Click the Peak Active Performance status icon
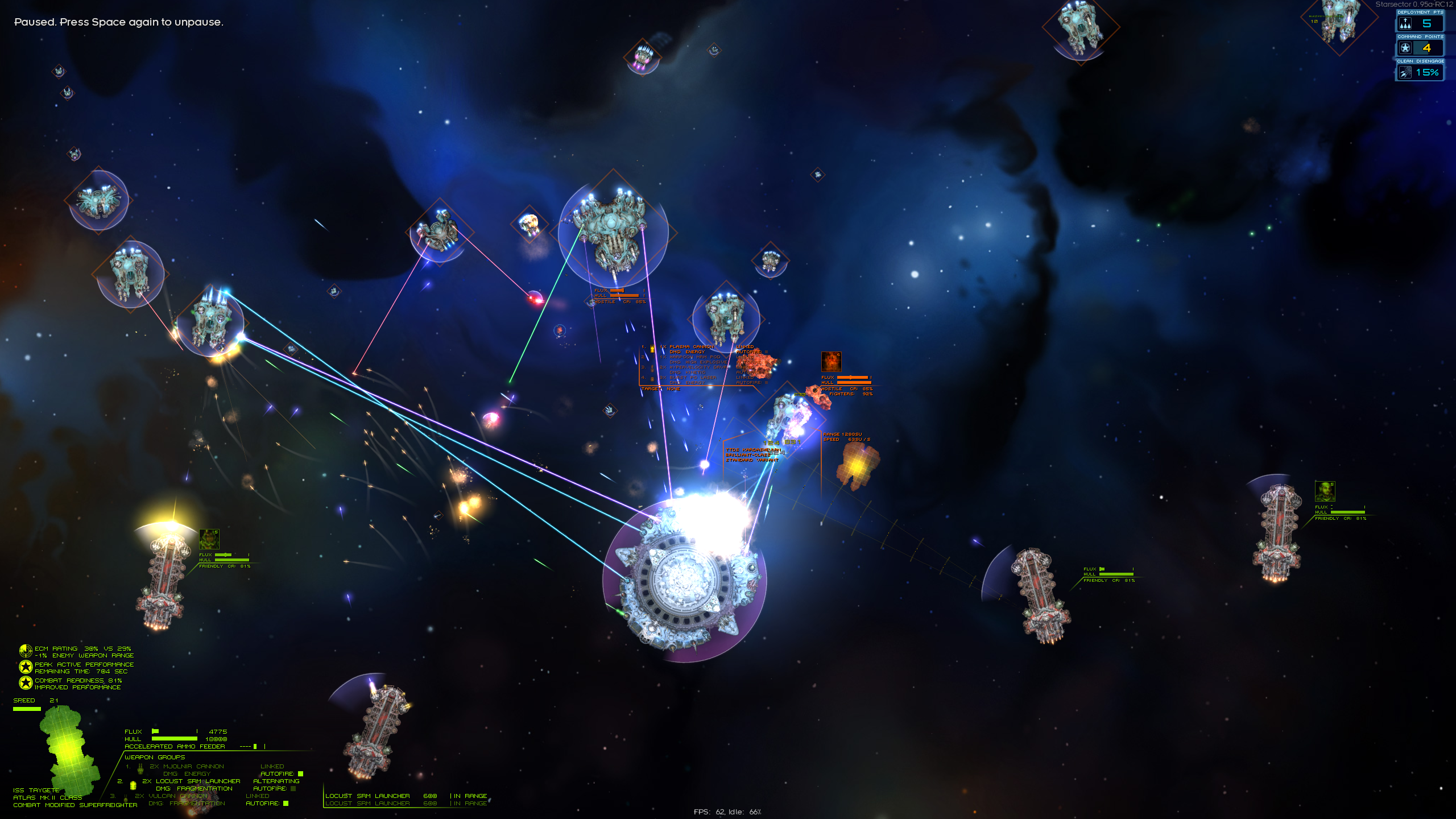 (26, 667)
